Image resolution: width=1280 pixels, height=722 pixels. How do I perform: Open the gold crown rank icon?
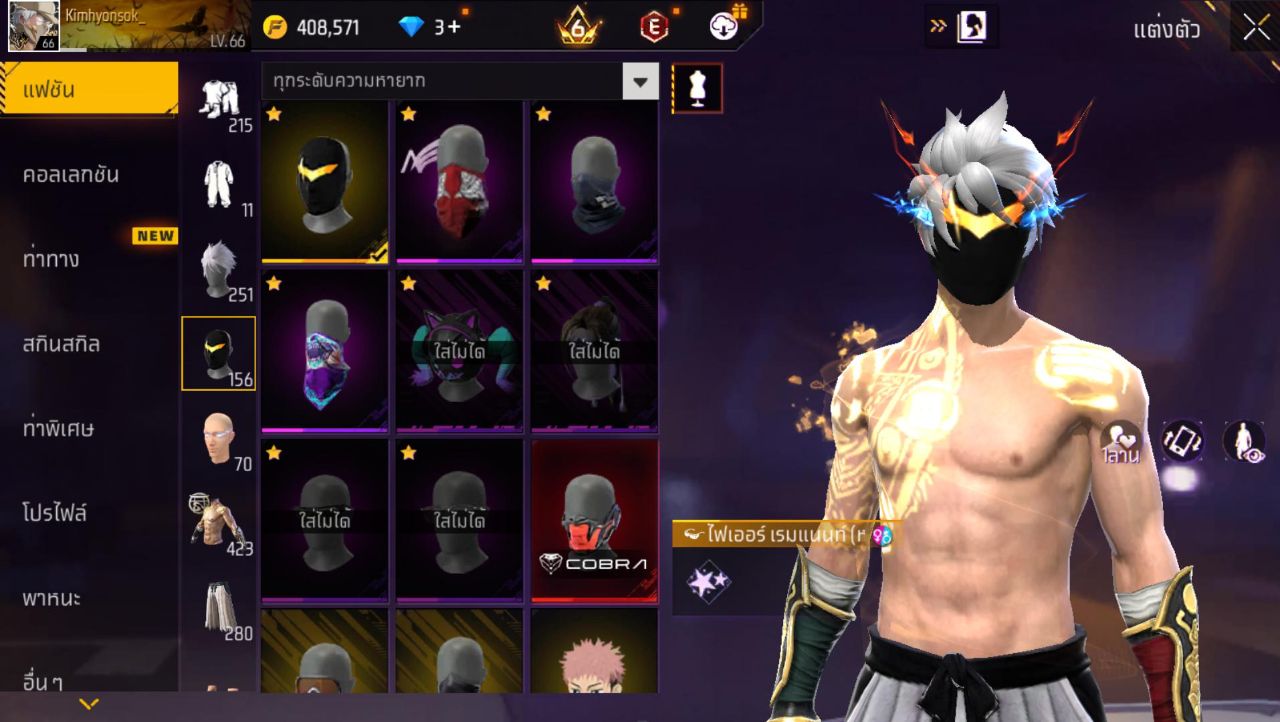coord(578,27)
